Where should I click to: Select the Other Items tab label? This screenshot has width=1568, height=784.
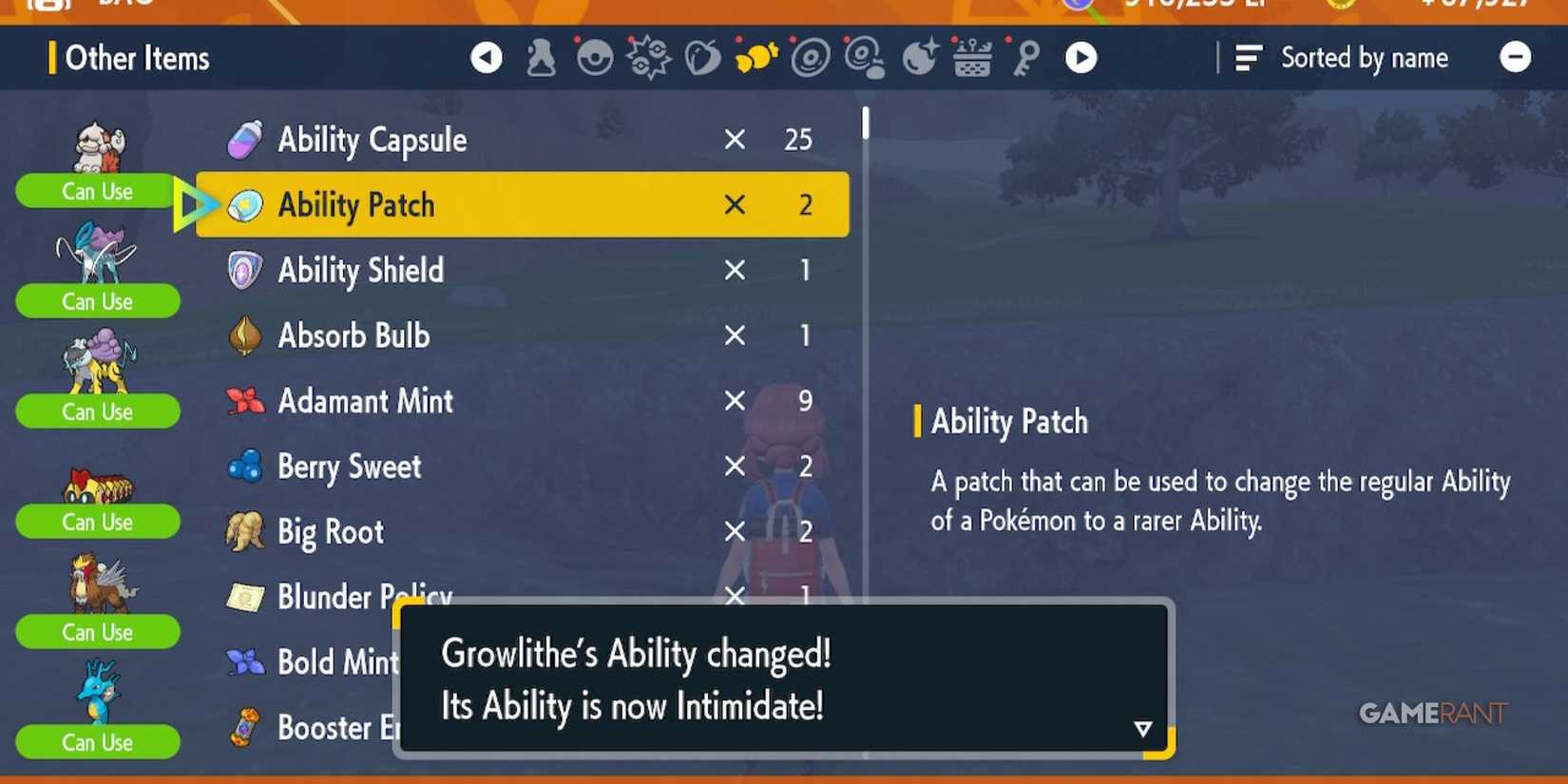(x=137, y=58)
